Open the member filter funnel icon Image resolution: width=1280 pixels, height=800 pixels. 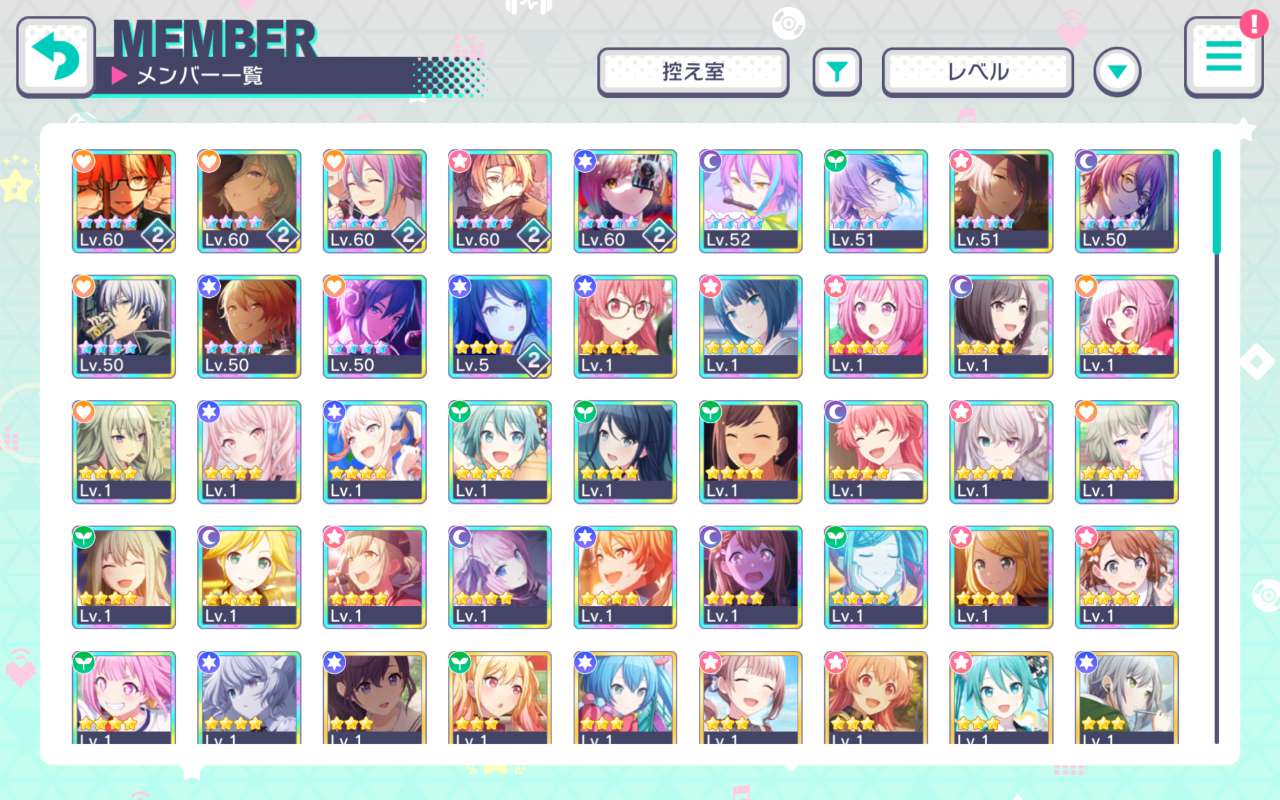[837, 71]
